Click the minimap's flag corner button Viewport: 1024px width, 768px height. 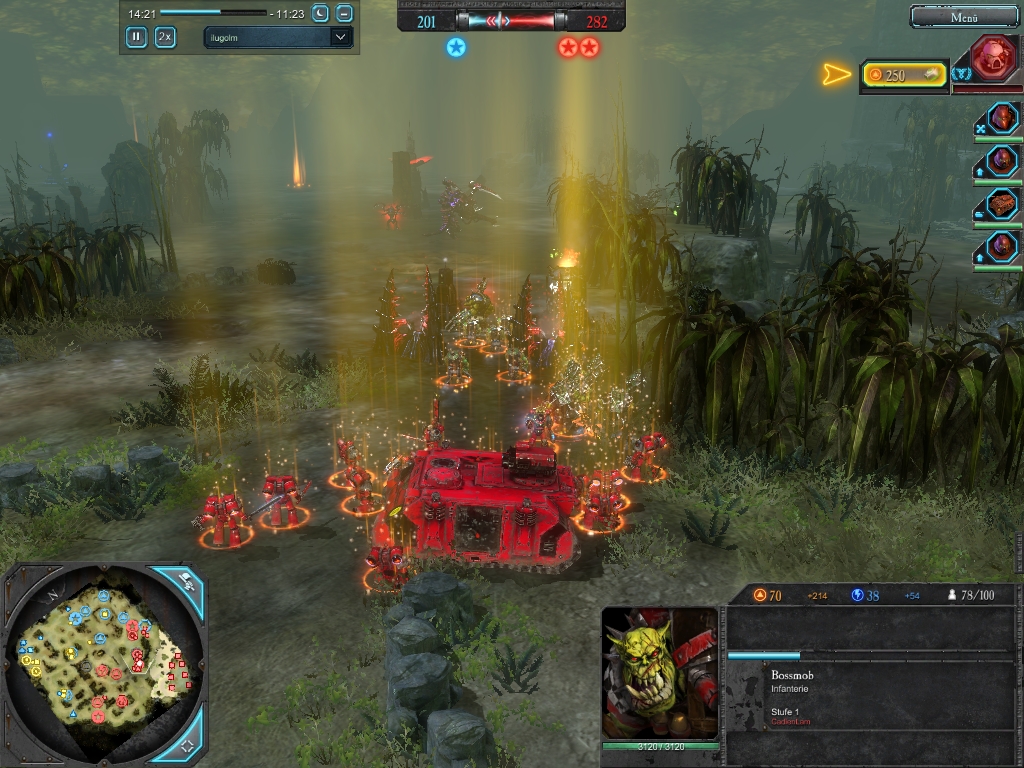[186, 580]
